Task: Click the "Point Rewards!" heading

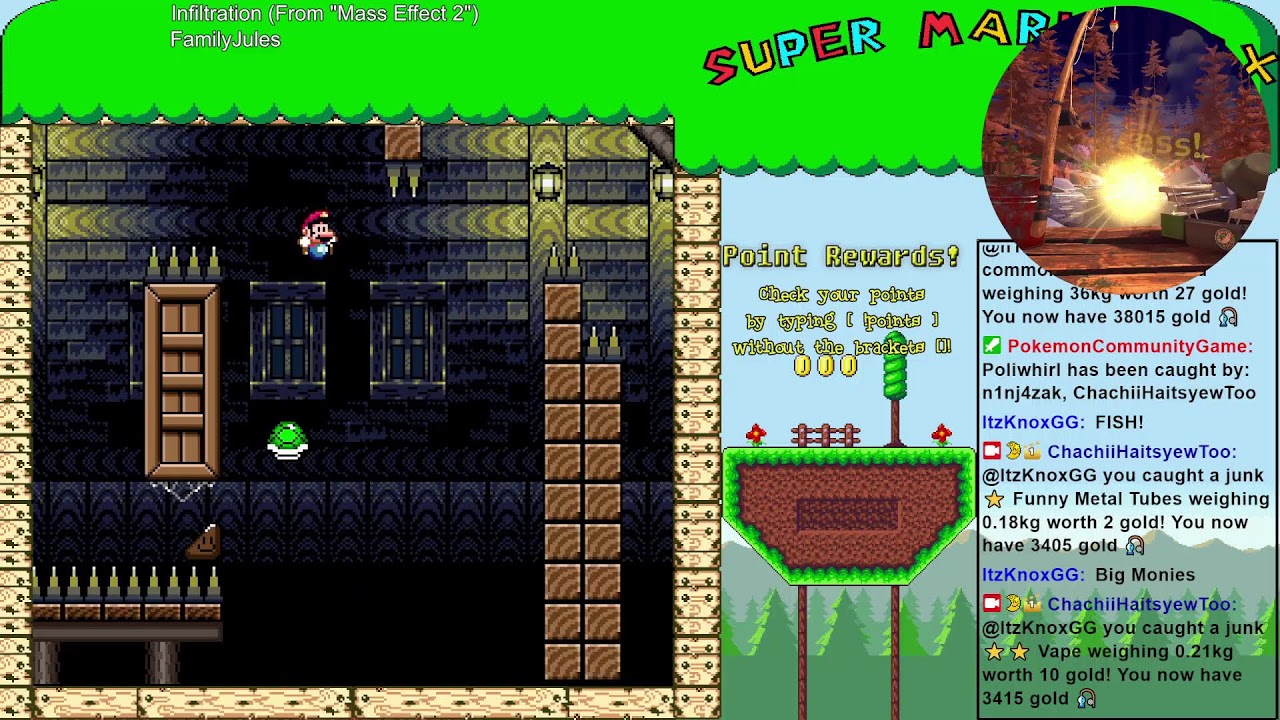Action: (840, 256)
